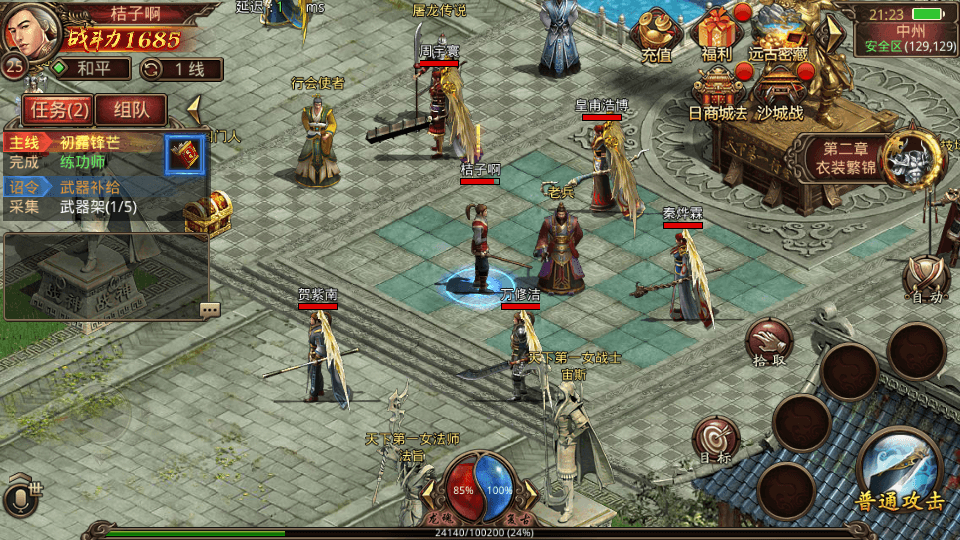Tap the 拾取 pickup button
The height and width of the screenshot is (540, 960).
pyautogui.click(x=768, y=343)
